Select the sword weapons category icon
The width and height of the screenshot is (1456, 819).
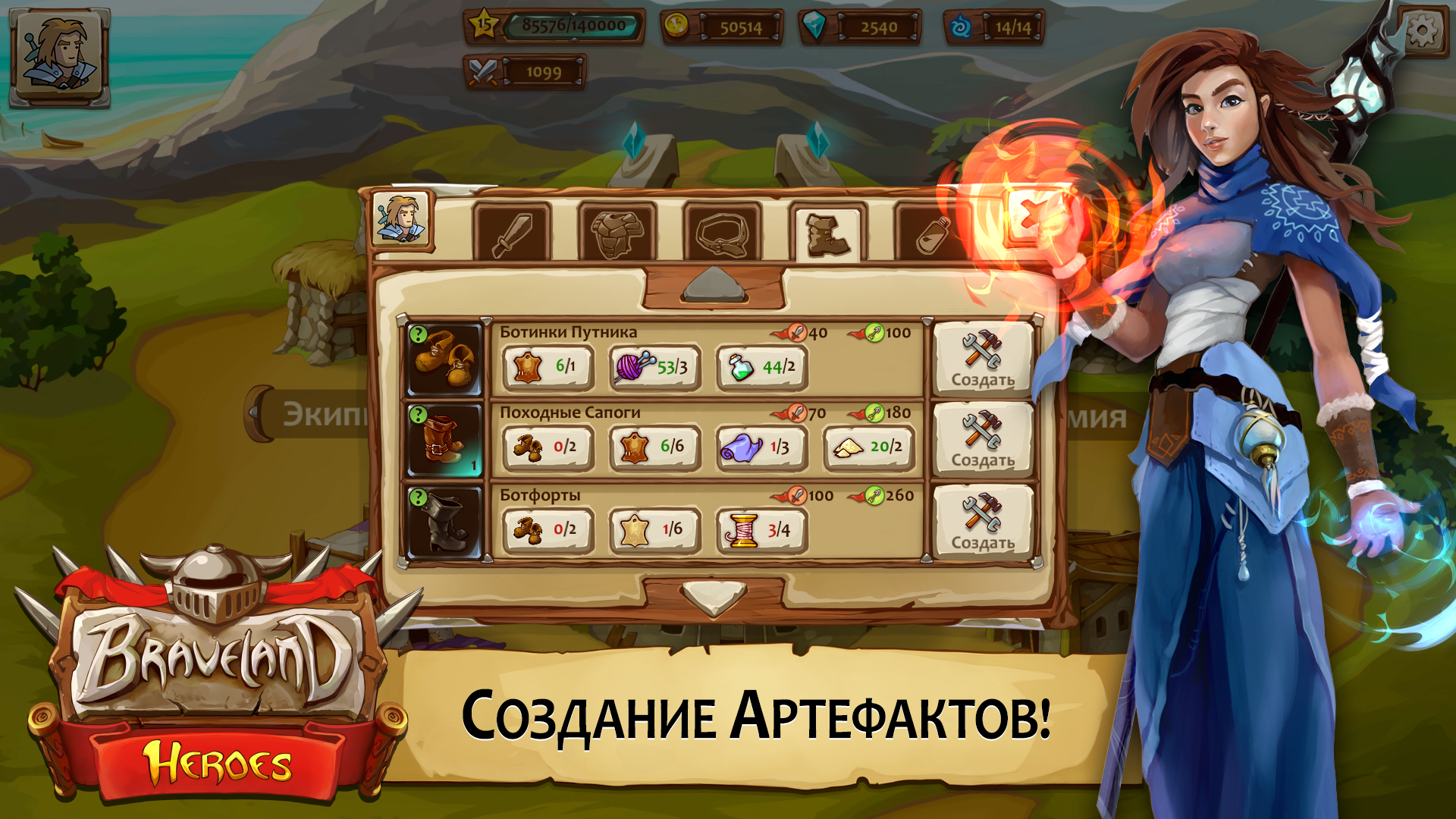512,231
